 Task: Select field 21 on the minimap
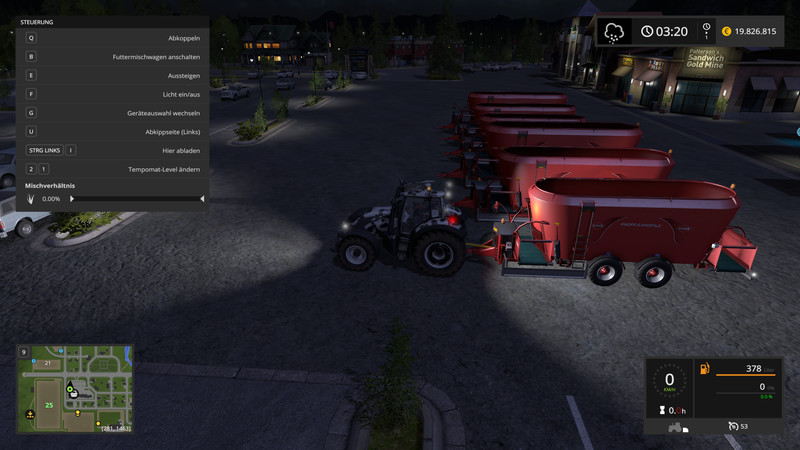click(47, 363)
